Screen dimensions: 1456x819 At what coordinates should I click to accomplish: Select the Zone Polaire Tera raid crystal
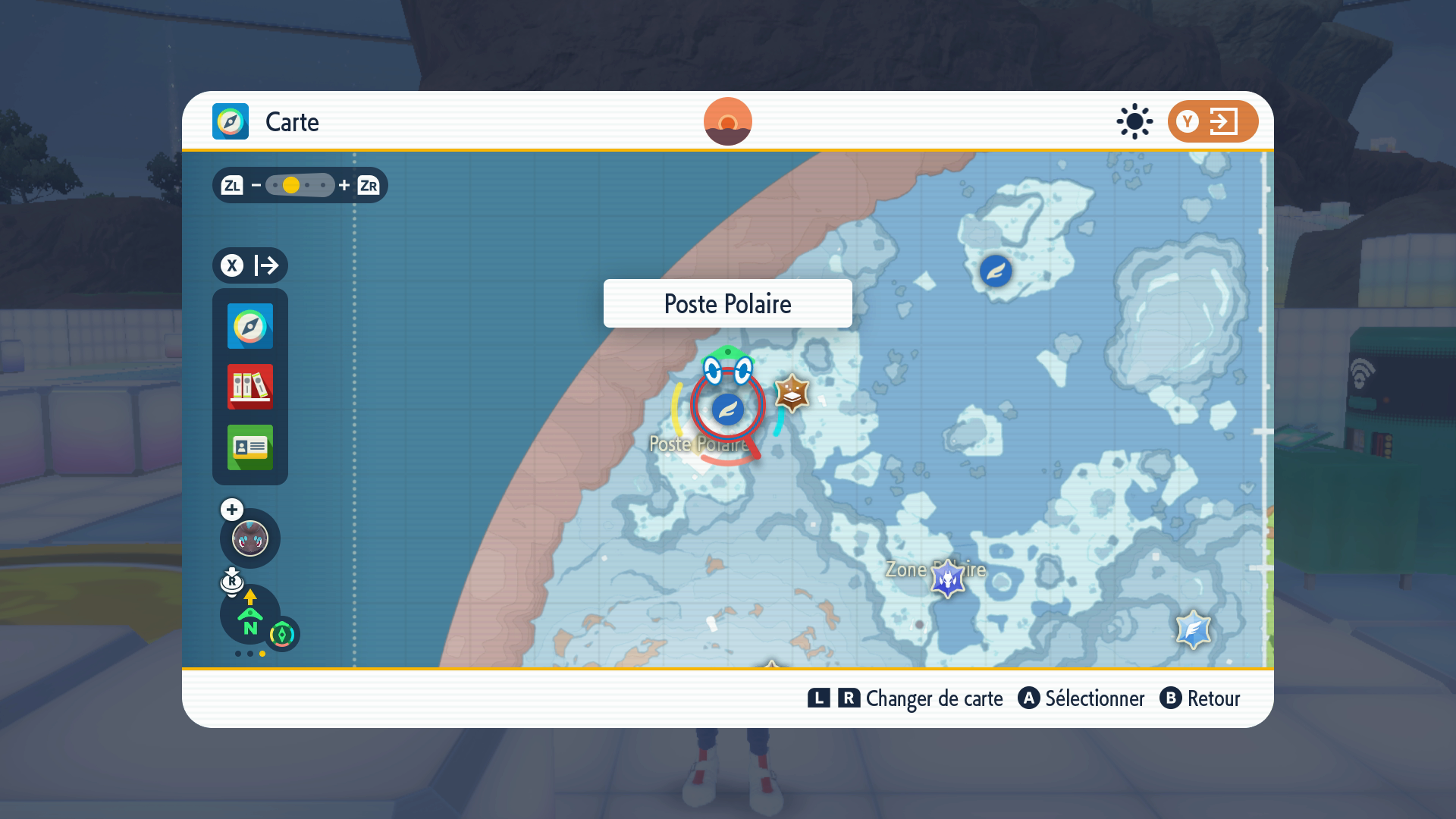[947, 579]
